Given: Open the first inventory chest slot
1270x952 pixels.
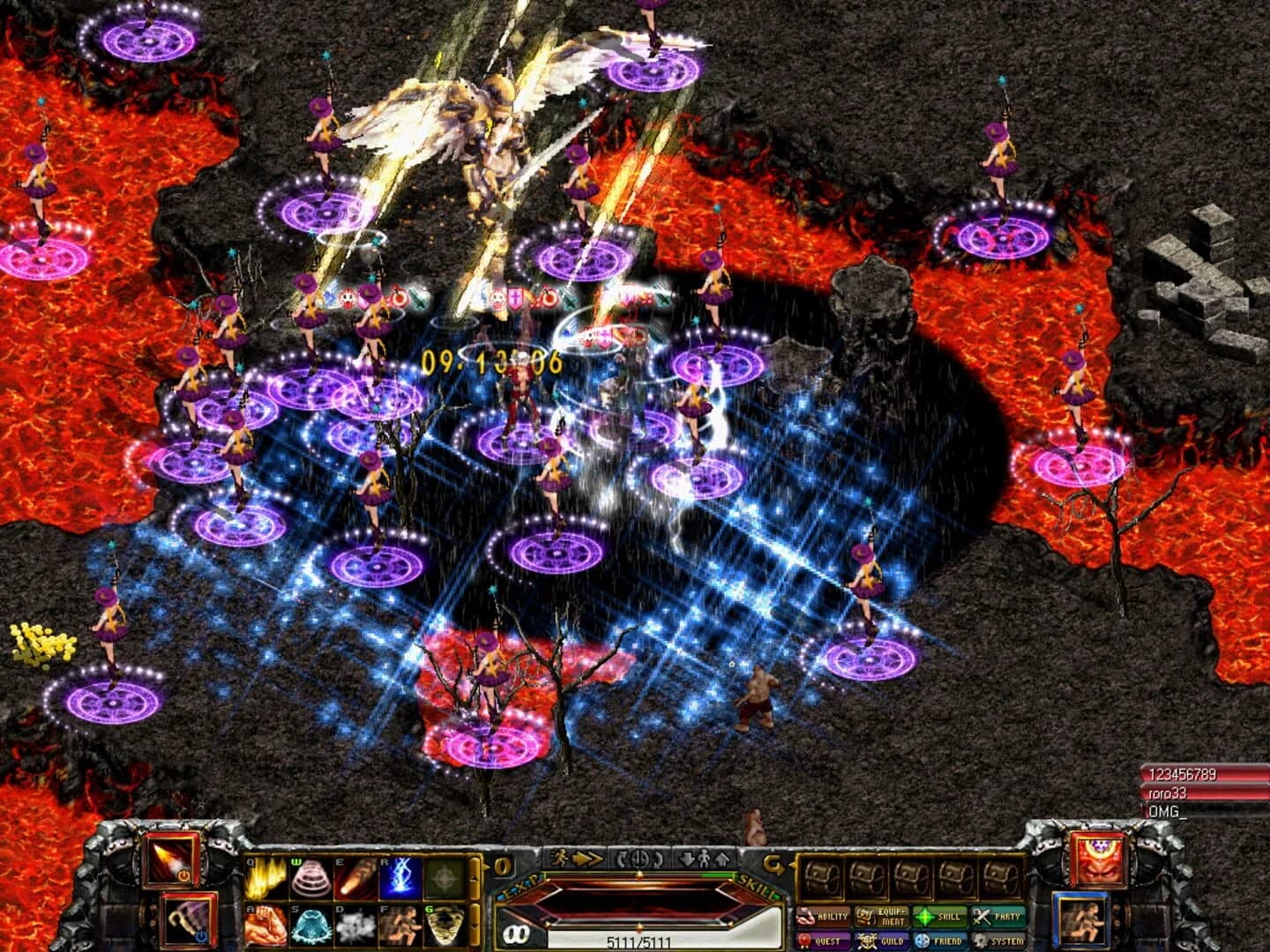Looking at the screenshot, I should (x=820, y=877).
